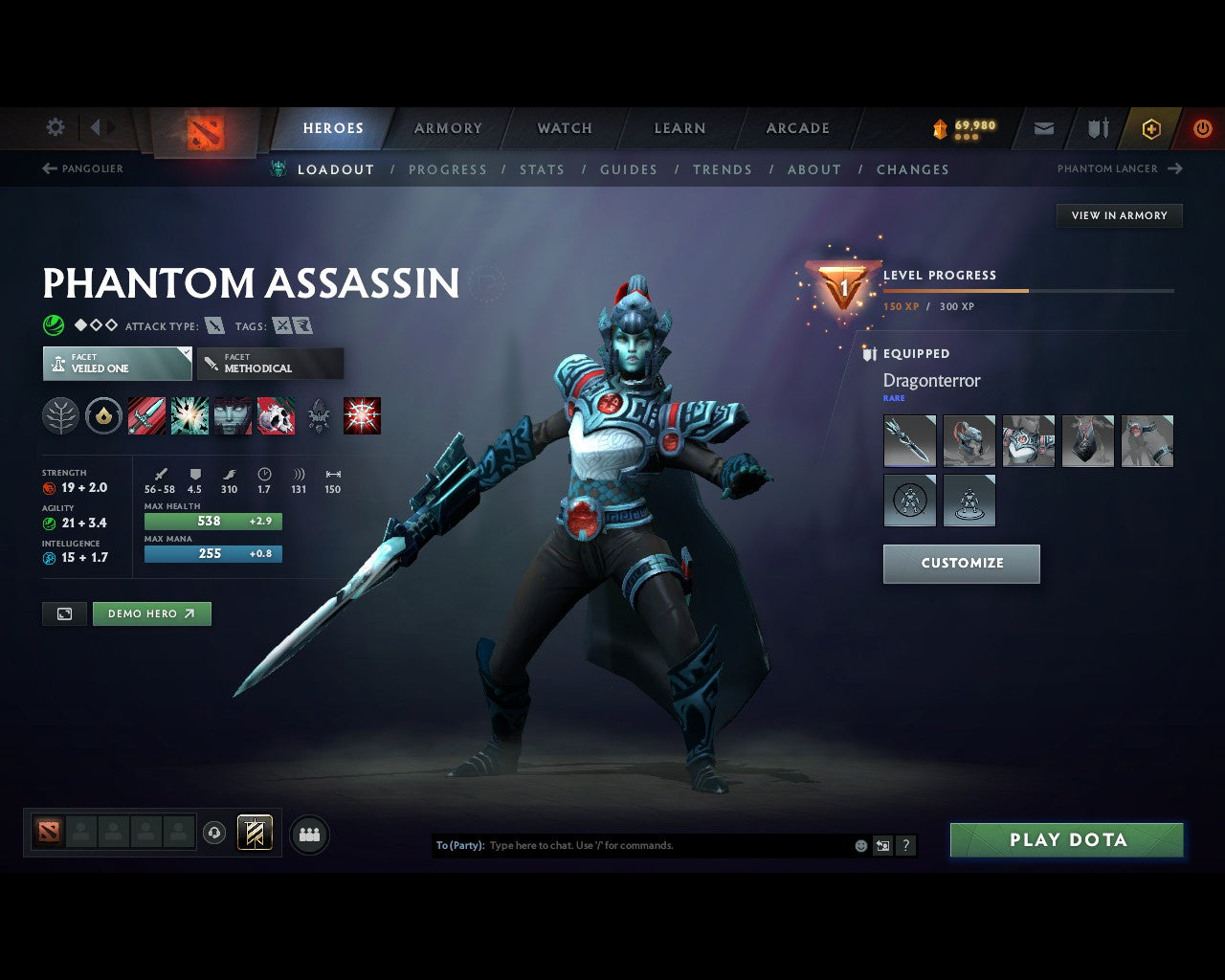Screen dimensions: 1225x980
Task: Click the CUSTOMIZE button
Action: [x=961, y=564]
